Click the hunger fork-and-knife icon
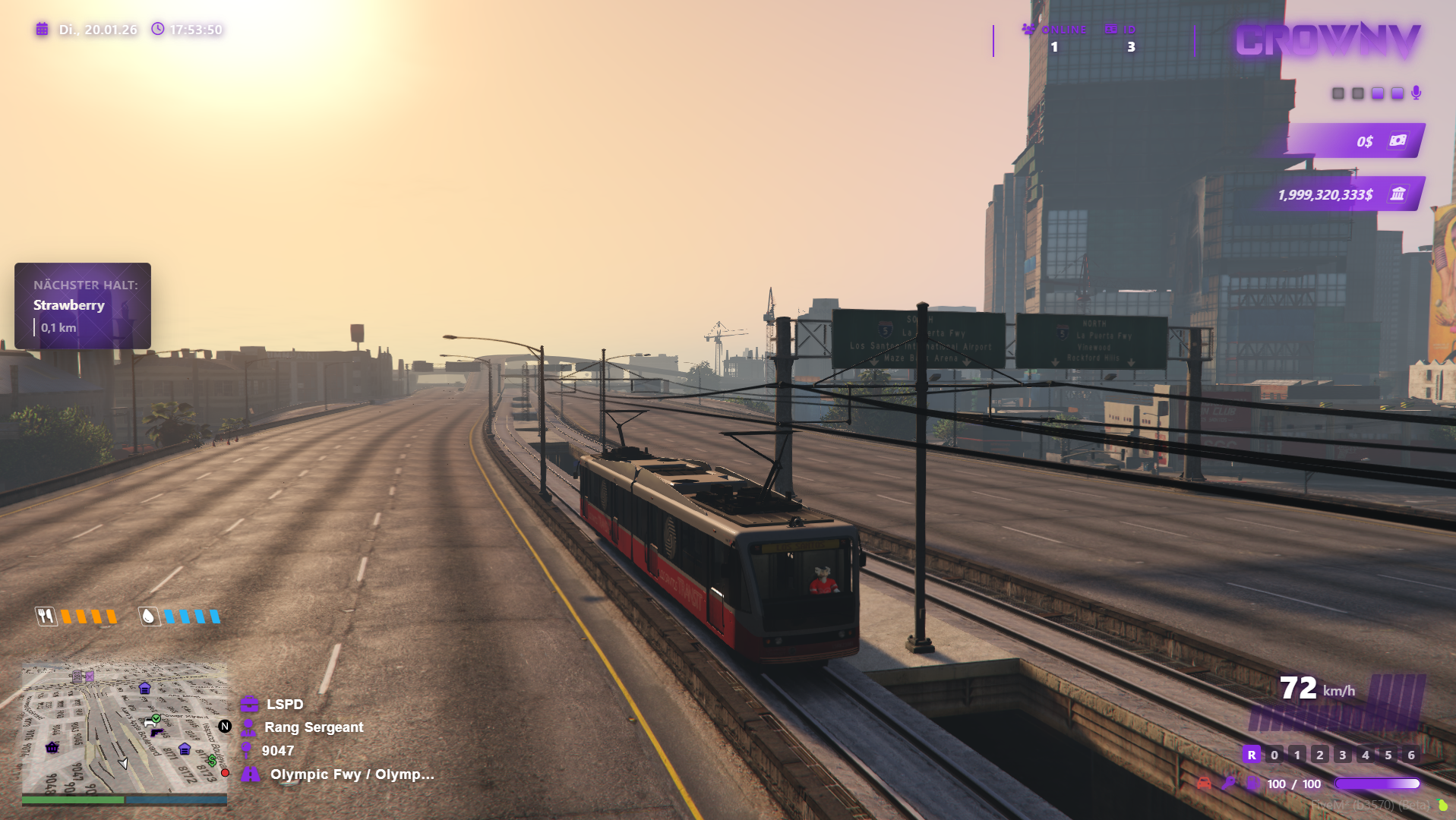Screen dimensions: 1456x820 (46, 617)
